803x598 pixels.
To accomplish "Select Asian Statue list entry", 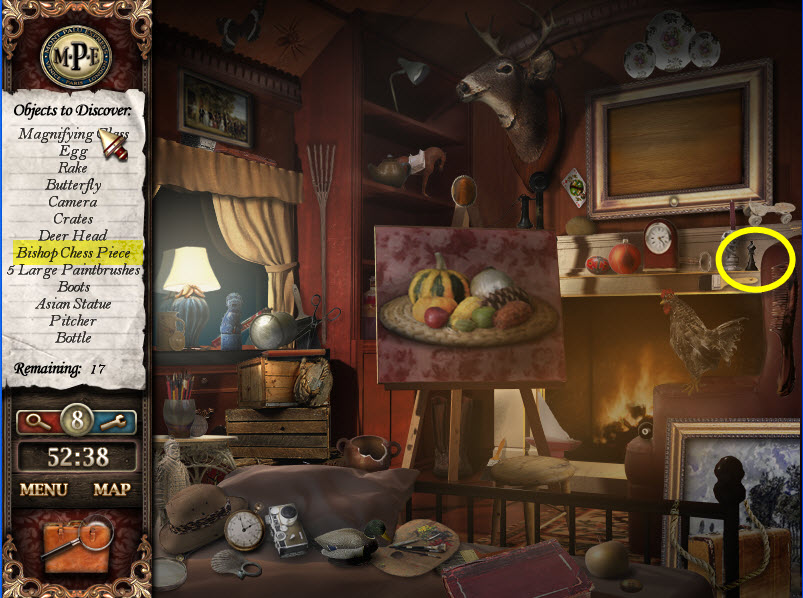I will 73,304.
